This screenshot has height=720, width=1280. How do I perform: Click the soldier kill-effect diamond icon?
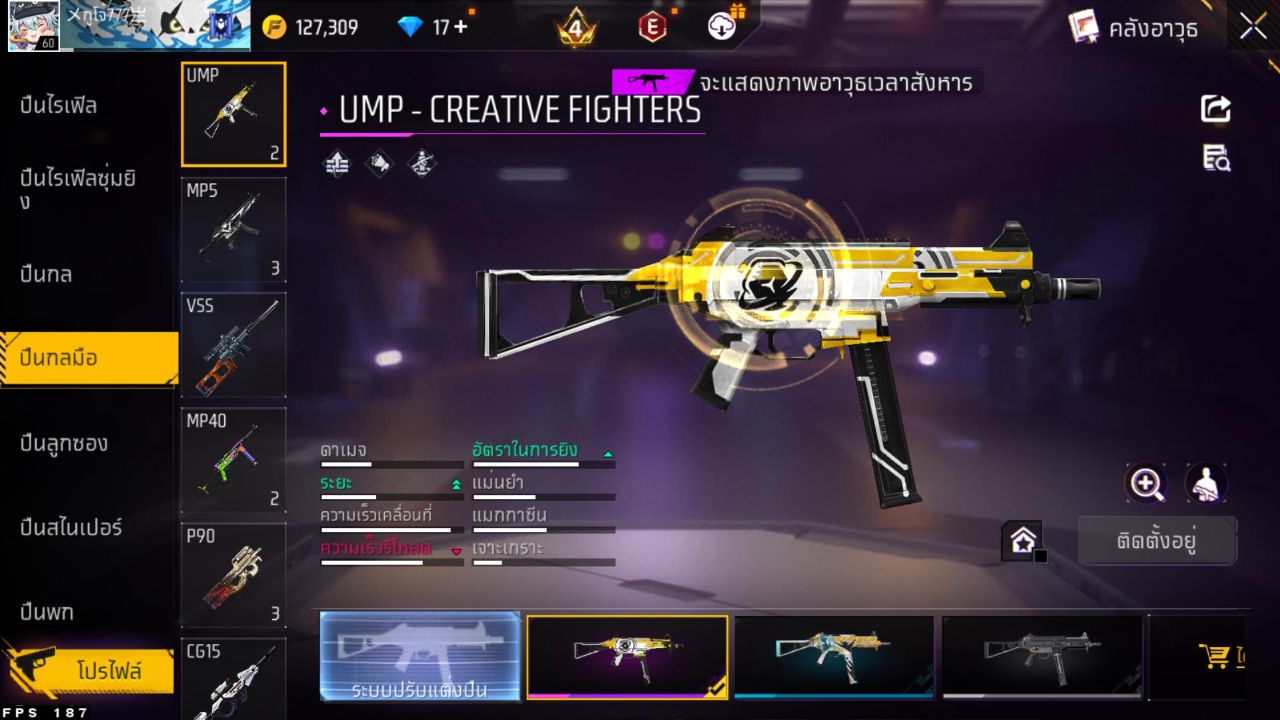(422, 163)
